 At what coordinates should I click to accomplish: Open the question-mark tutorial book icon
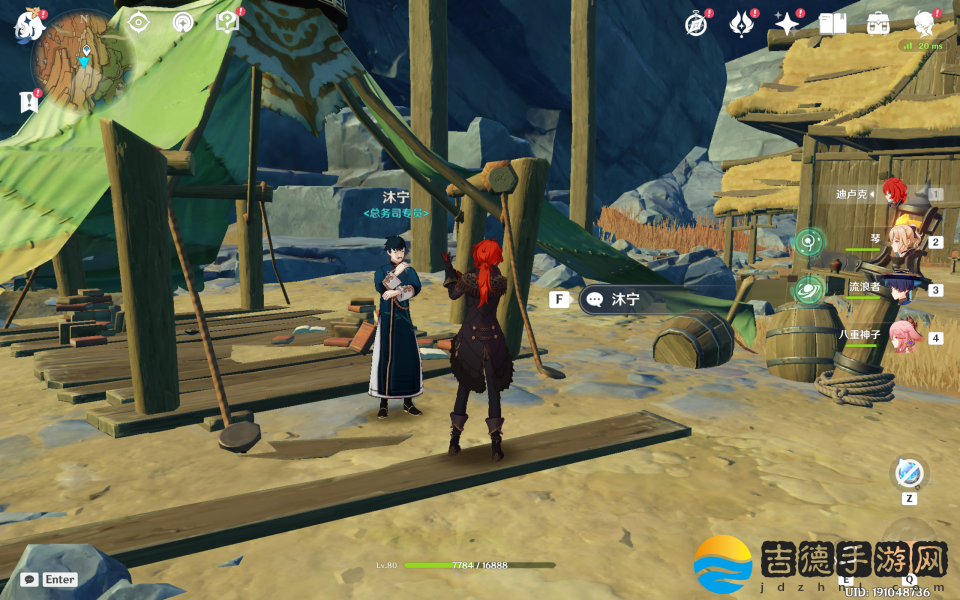(228, 22)
